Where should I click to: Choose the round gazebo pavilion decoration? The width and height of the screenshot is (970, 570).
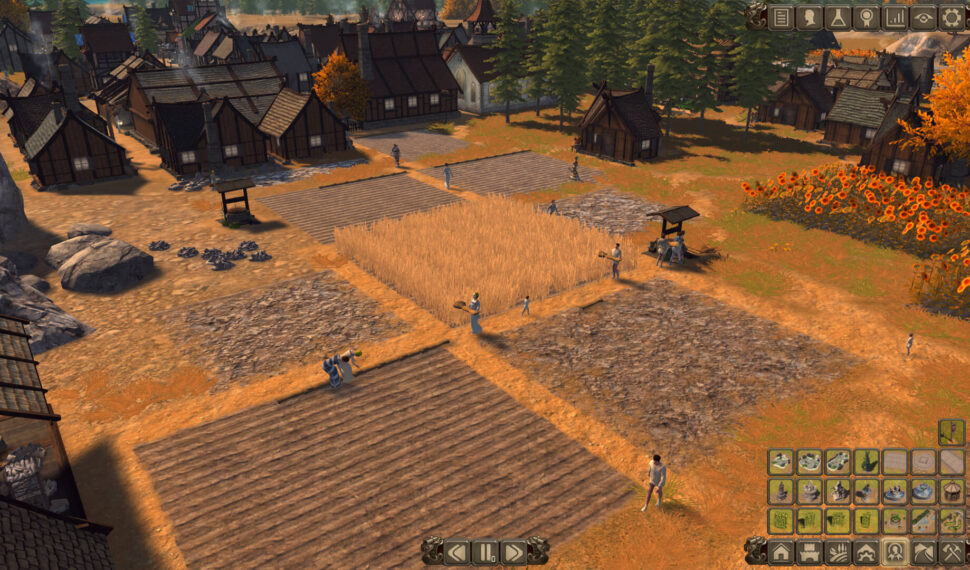click(x=952, y=491)
